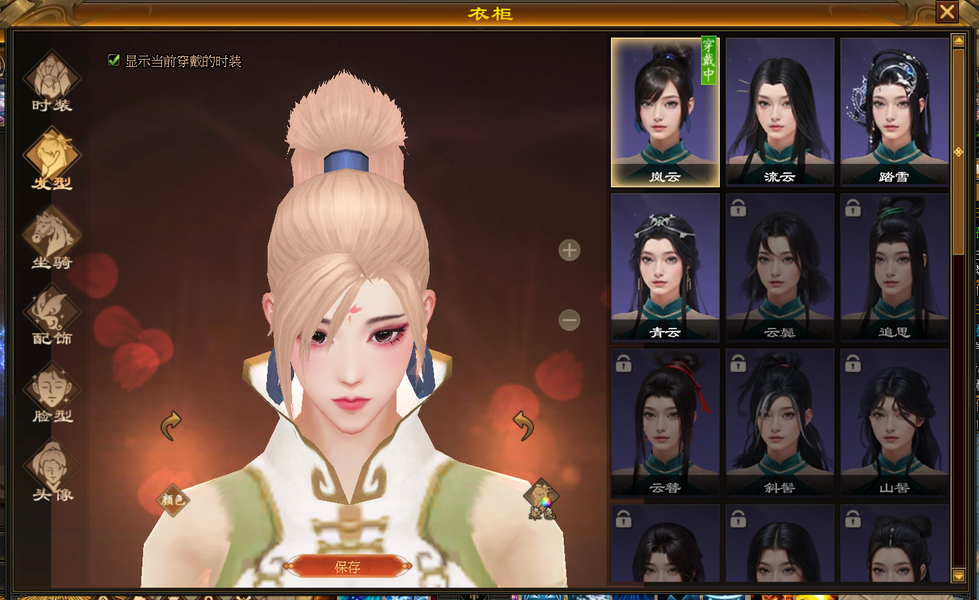Toggle the 显示当前穿戴的时装 checkbox
979x600 pixels.
point(114,60)
